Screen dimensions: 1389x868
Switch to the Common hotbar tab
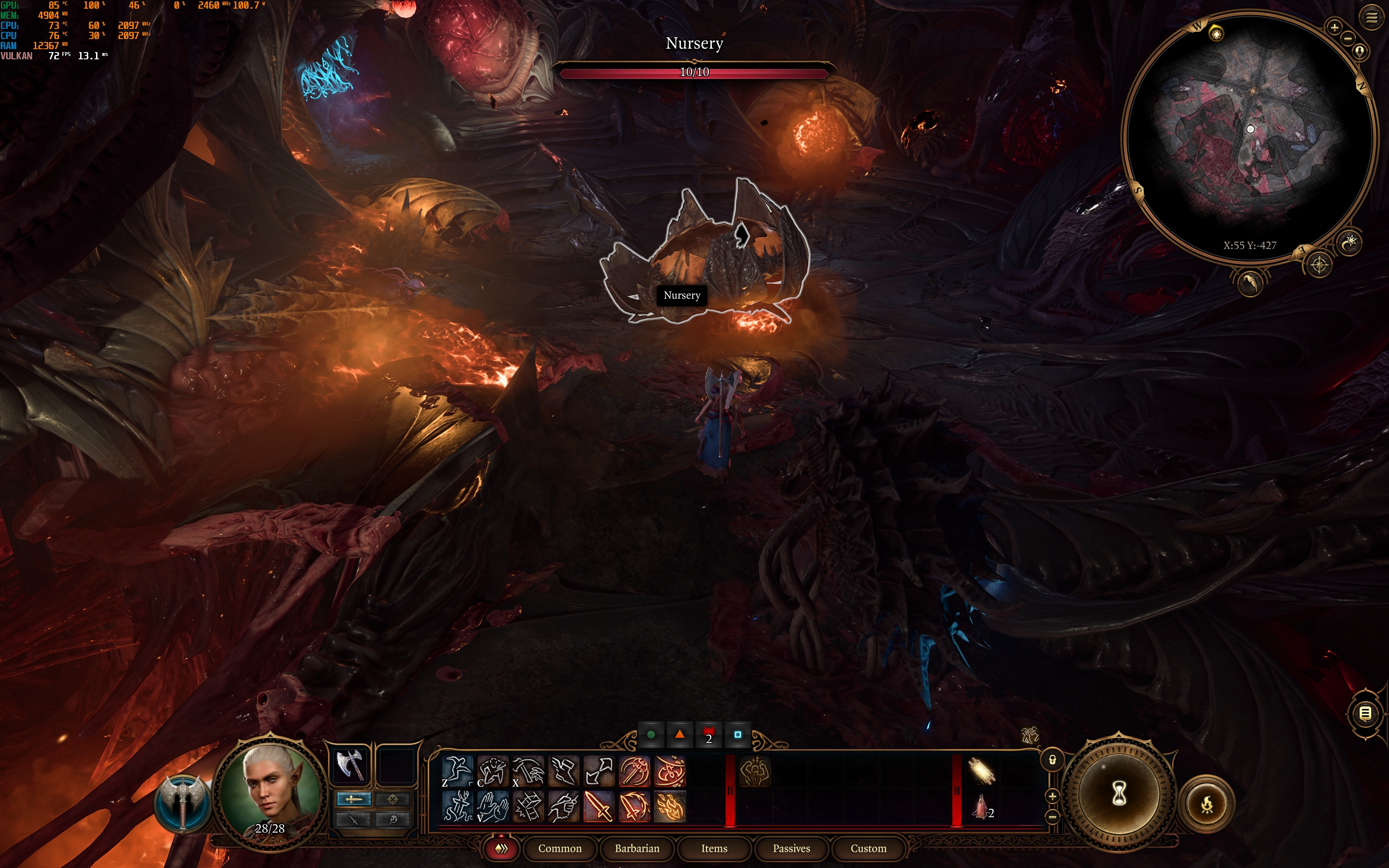(x=559, y=849)
